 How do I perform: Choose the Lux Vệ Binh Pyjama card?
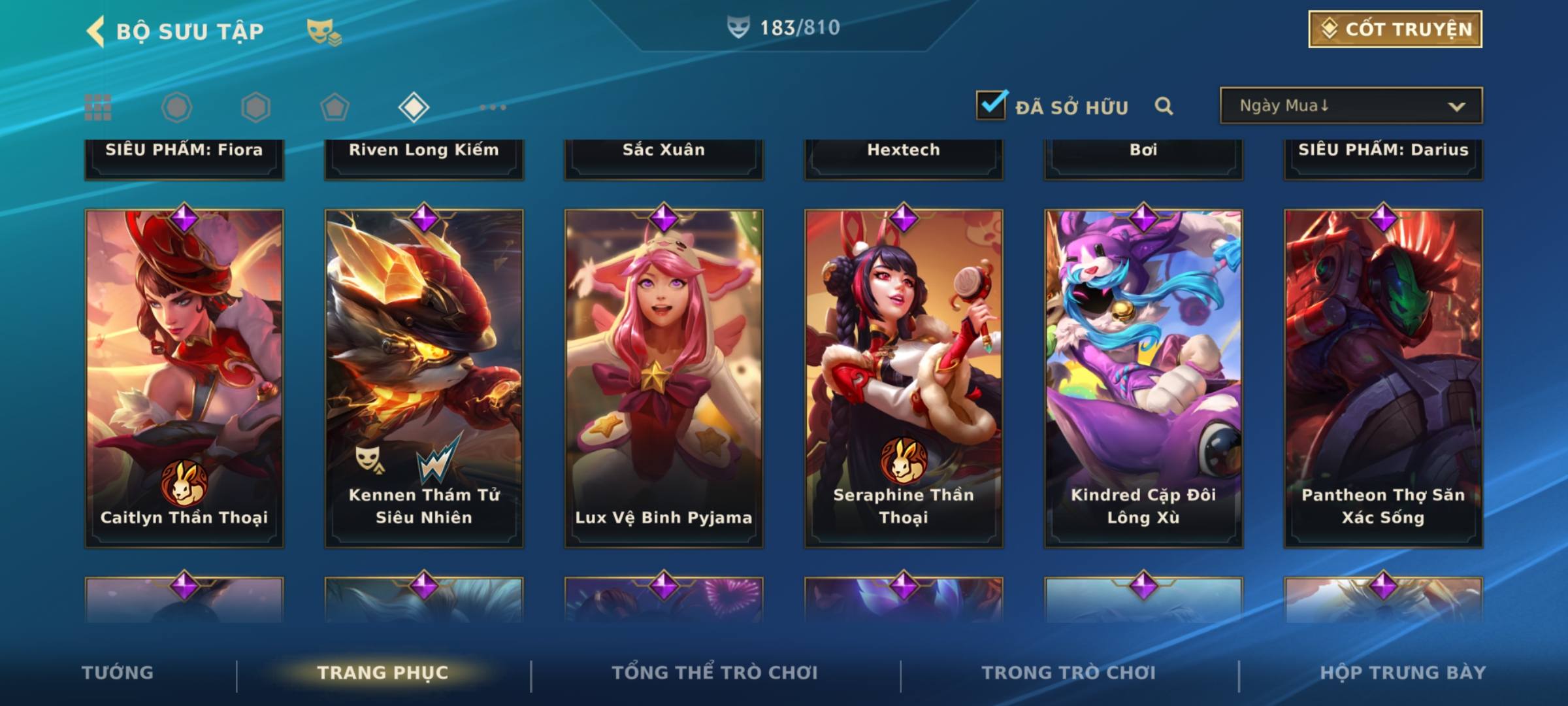click(x=664, y=378)
